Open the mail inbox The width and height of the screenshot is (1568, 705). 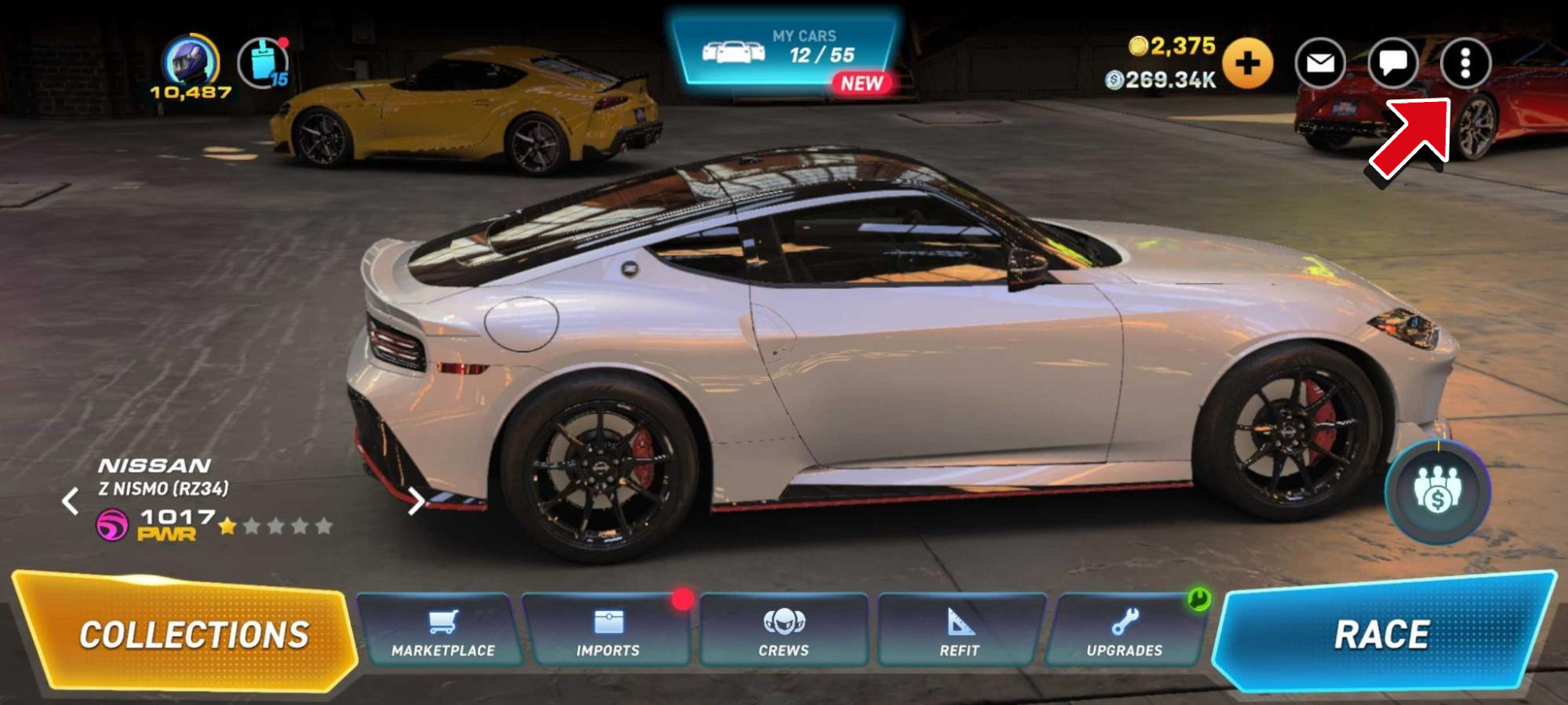point(1320,63)
